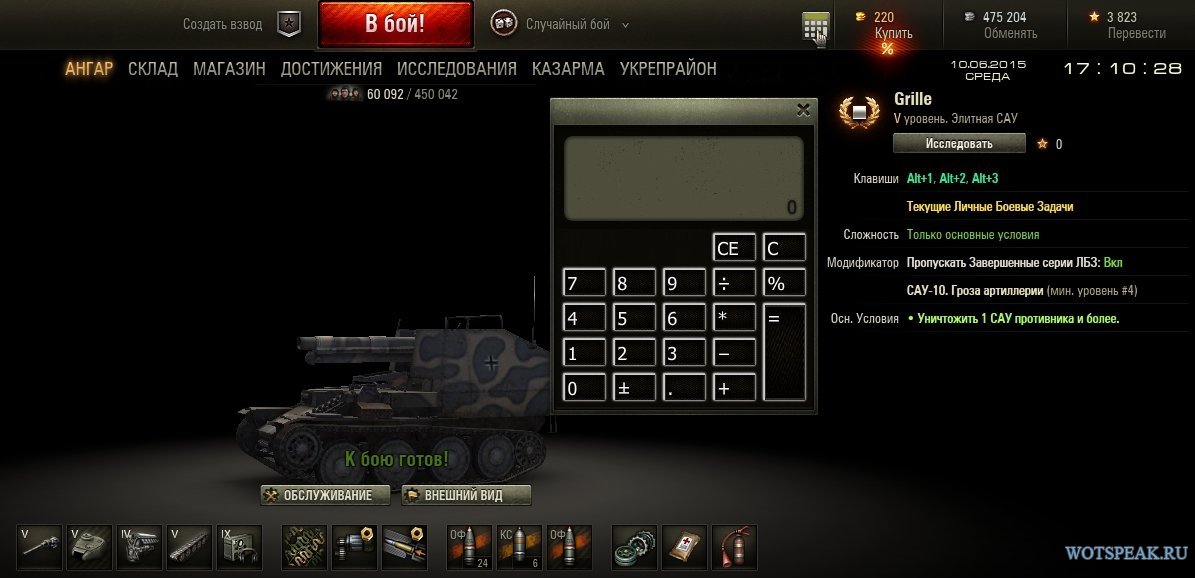The width and height of the screenshot is (1195, 578).
Task: Open the ИССЛЕДОВАНИЯ tab
Action: point(456,69)
